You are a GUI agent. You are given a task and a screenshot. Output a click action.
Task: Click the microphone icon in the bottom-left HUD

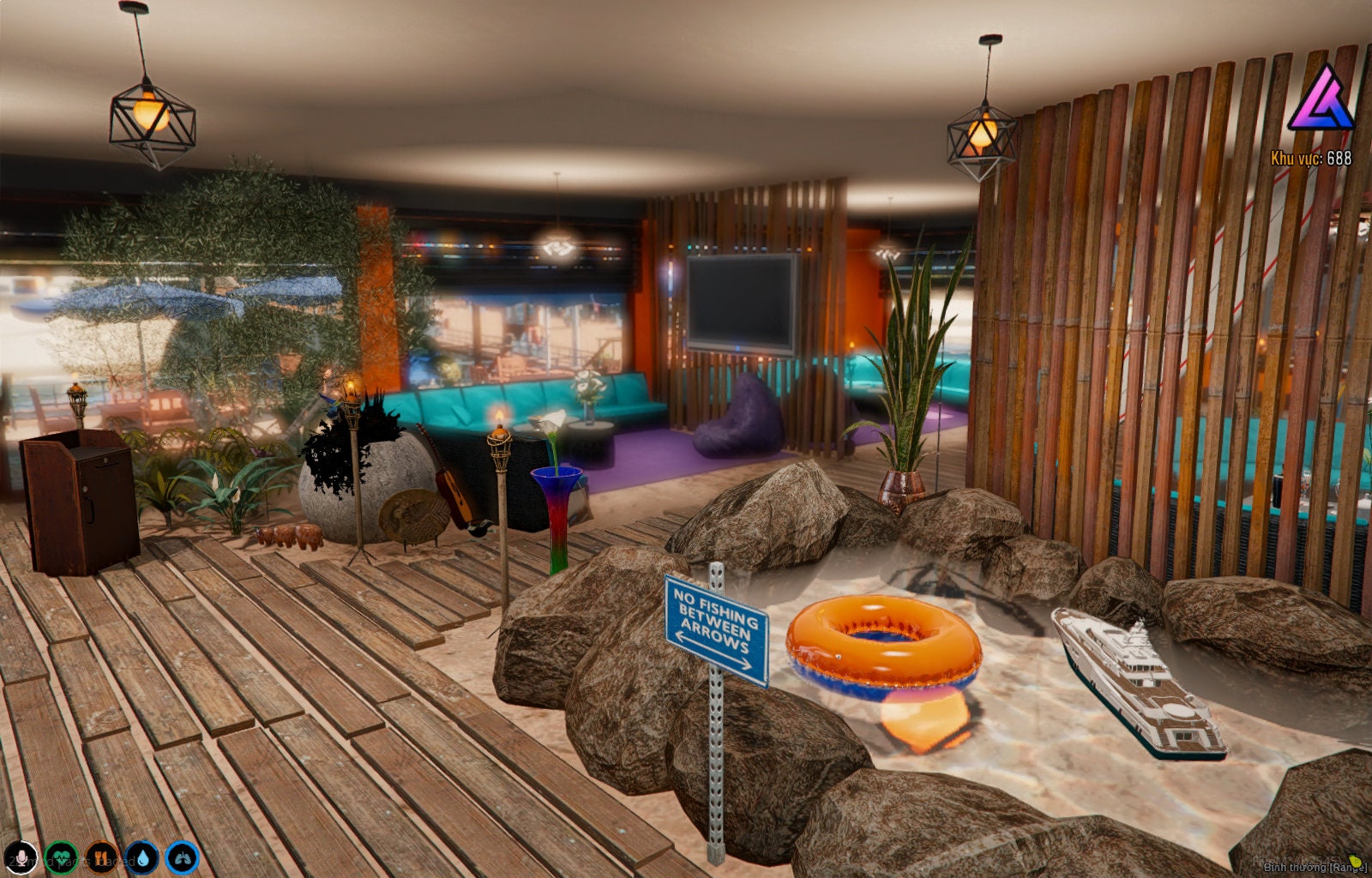coord(21,860)
